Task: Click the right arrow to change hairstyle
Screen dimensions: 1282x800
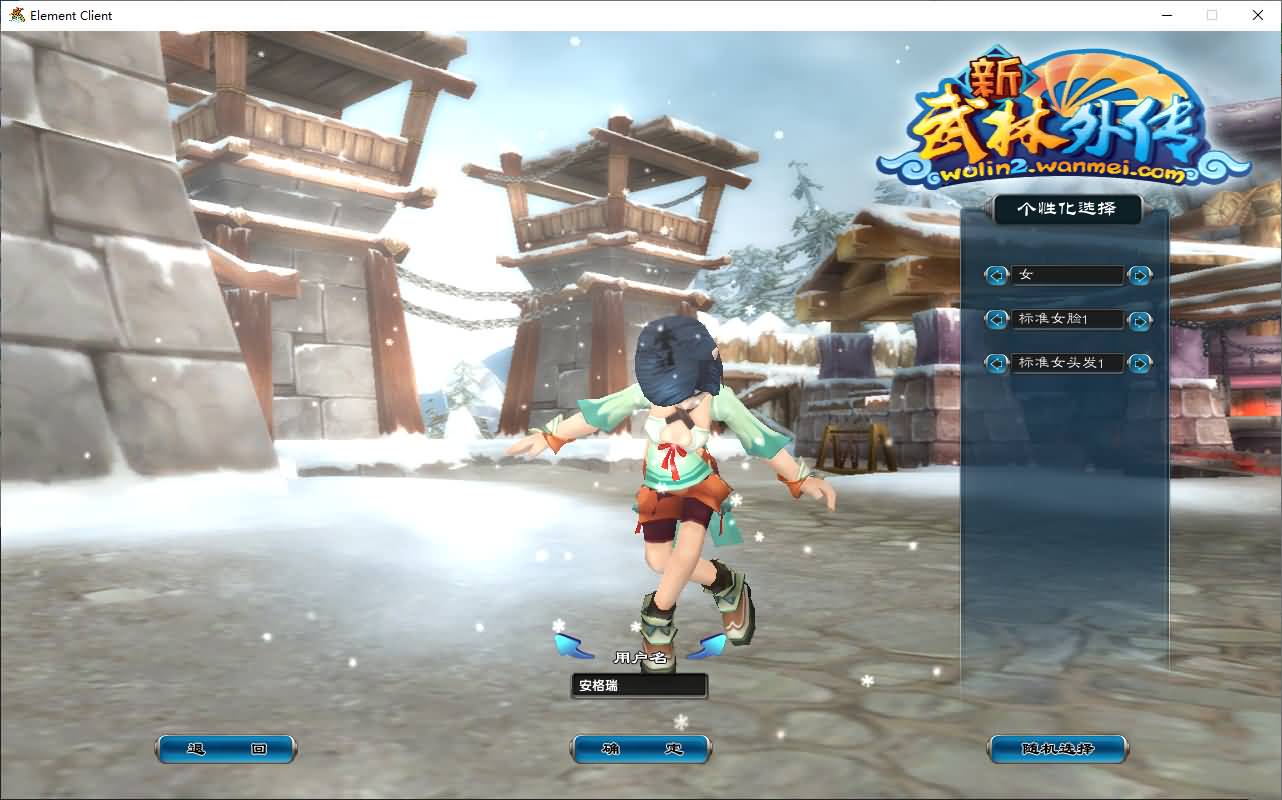Action: pyautogui.click(x=1139, y=363)
